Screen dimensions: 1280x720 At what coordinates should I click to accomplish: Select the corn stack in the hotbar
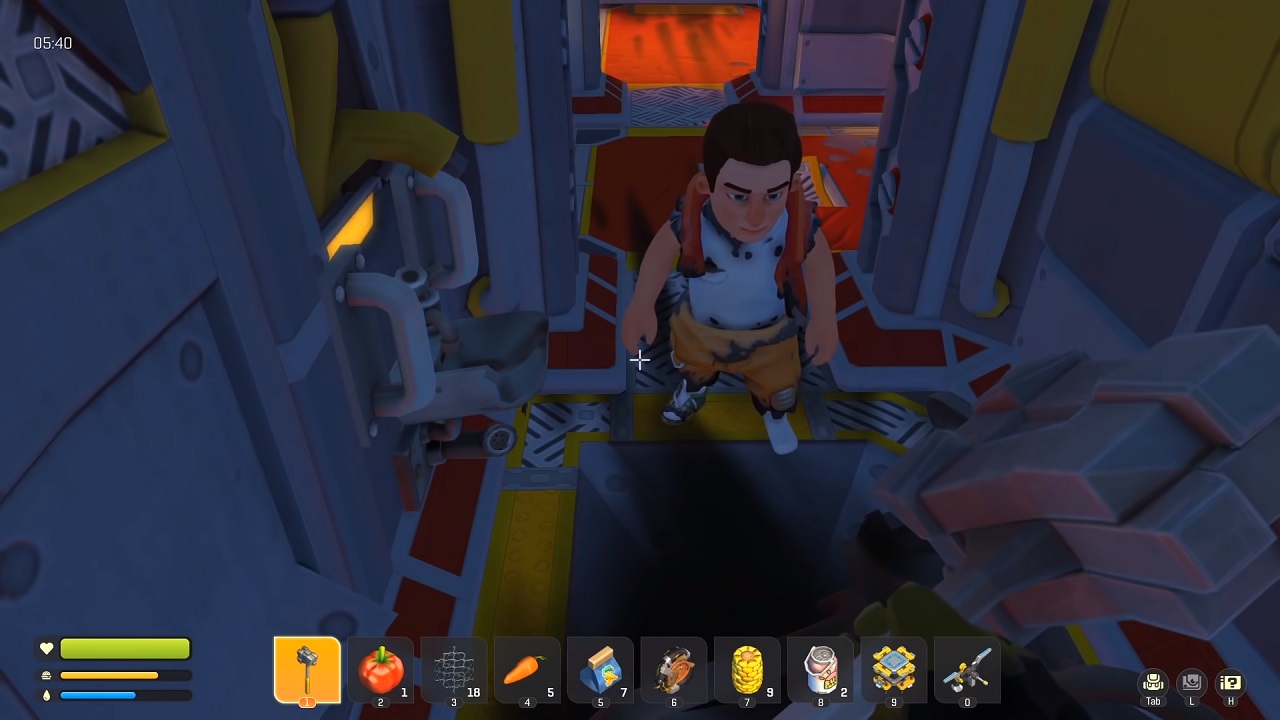(x=747, y=670)
